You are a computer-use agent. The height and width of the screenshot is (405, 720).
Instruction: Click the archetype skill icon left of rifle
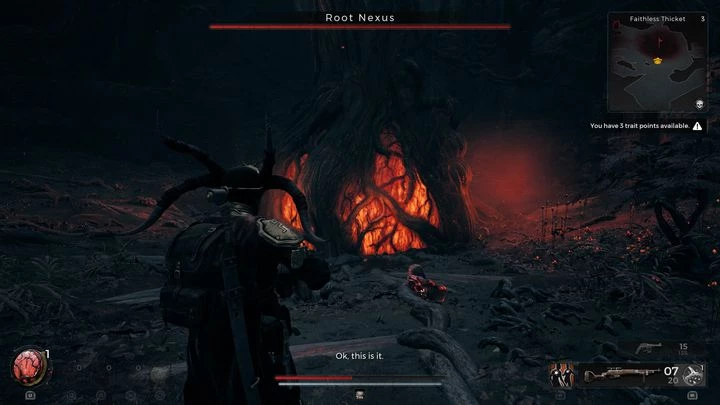click(x=561, y=375)
